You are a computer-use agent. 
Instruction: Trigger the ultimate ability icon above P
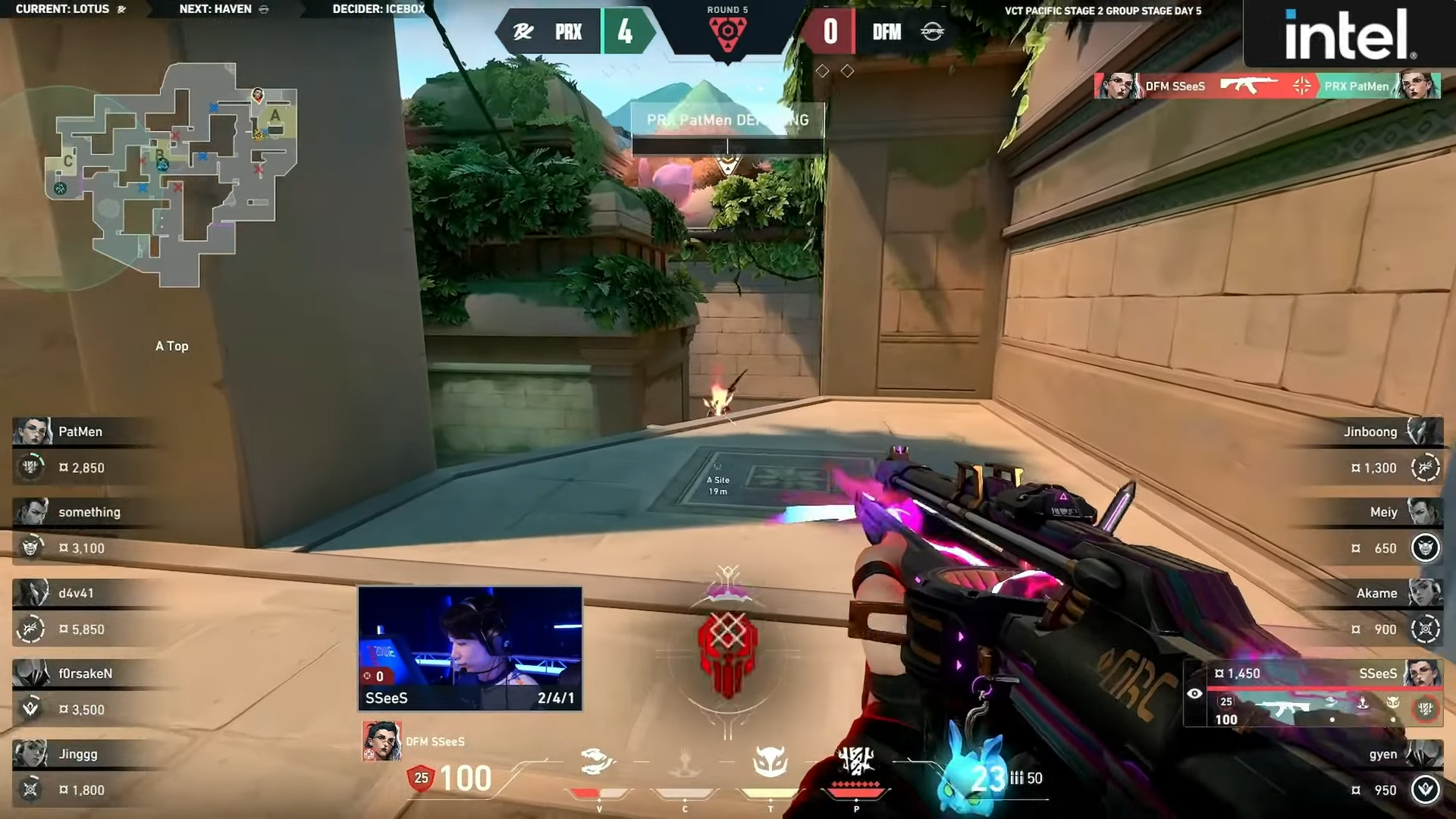click(856, 762)
